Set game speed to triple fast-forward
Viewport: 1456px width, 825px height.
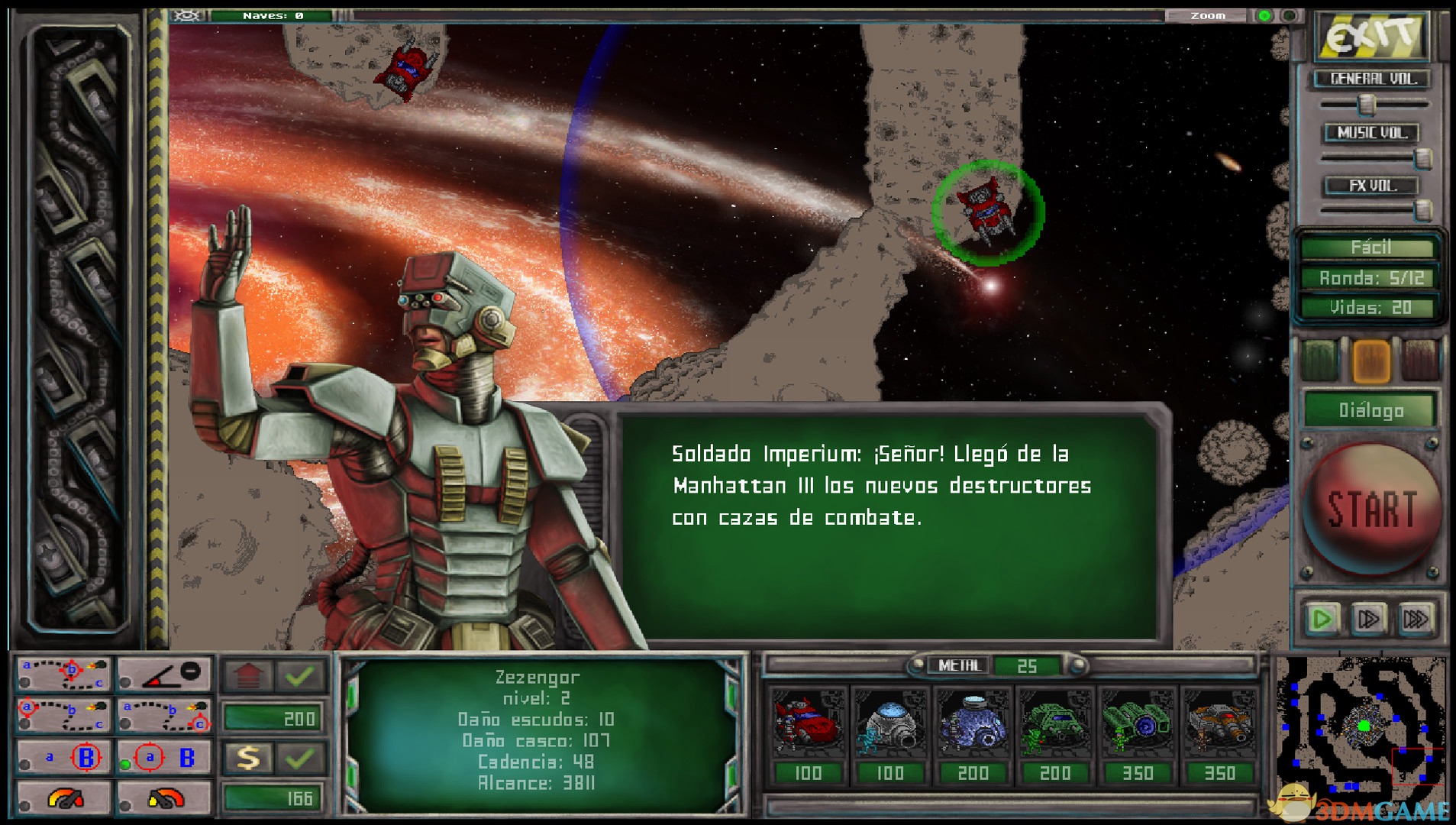1415,618
